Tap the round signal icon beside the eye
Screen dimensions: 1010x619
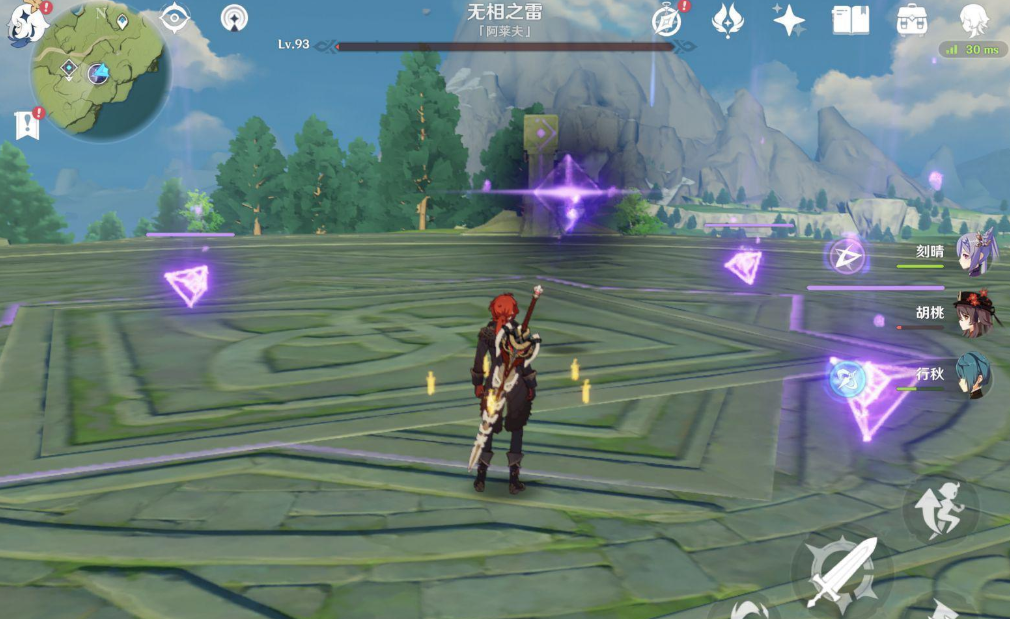(235, 18)
